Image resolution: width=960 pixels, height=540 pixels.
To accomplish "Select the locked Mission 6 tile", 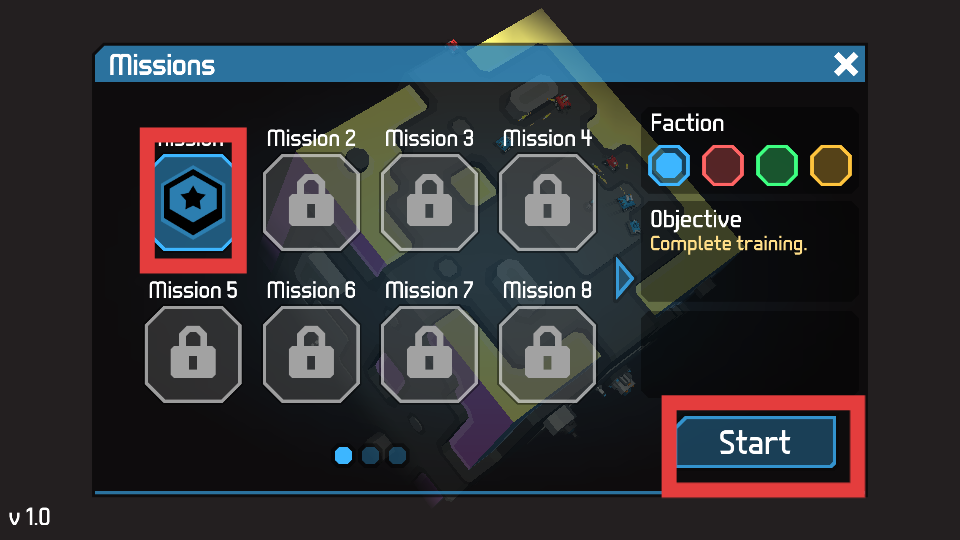I will (x=311, y=355).
